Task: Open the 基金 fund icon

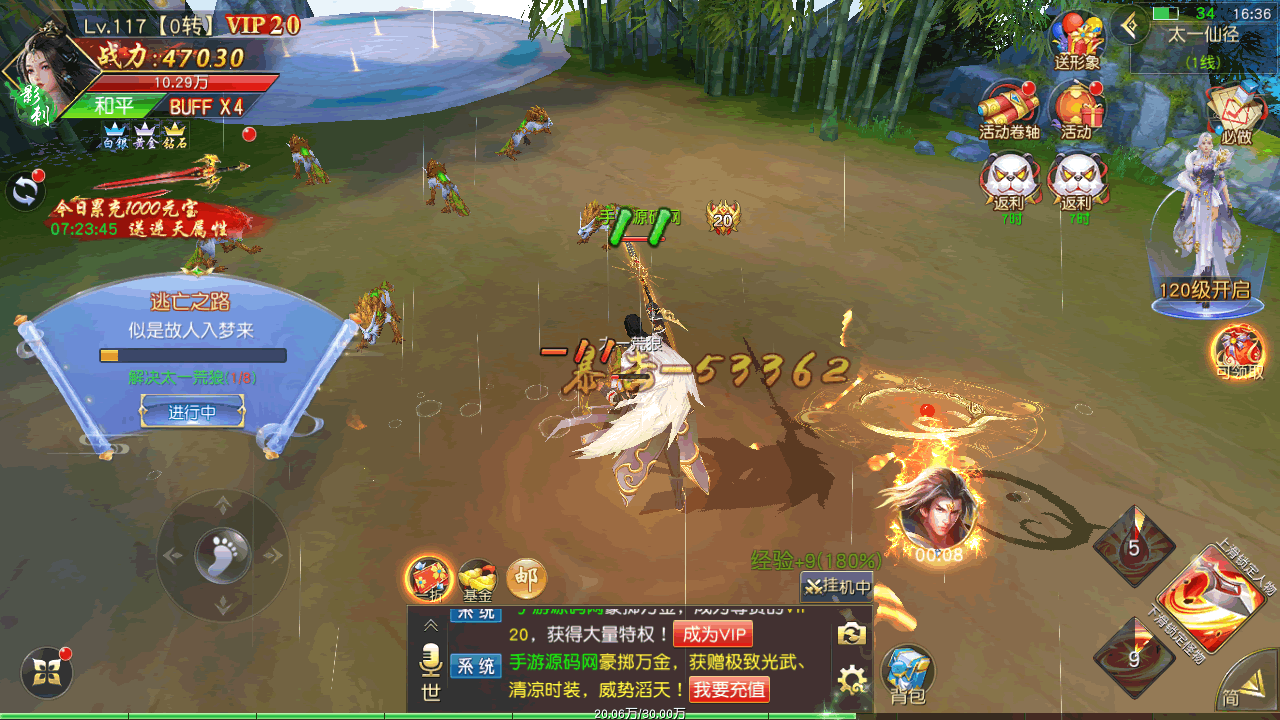Action: (x=477, y=579)
